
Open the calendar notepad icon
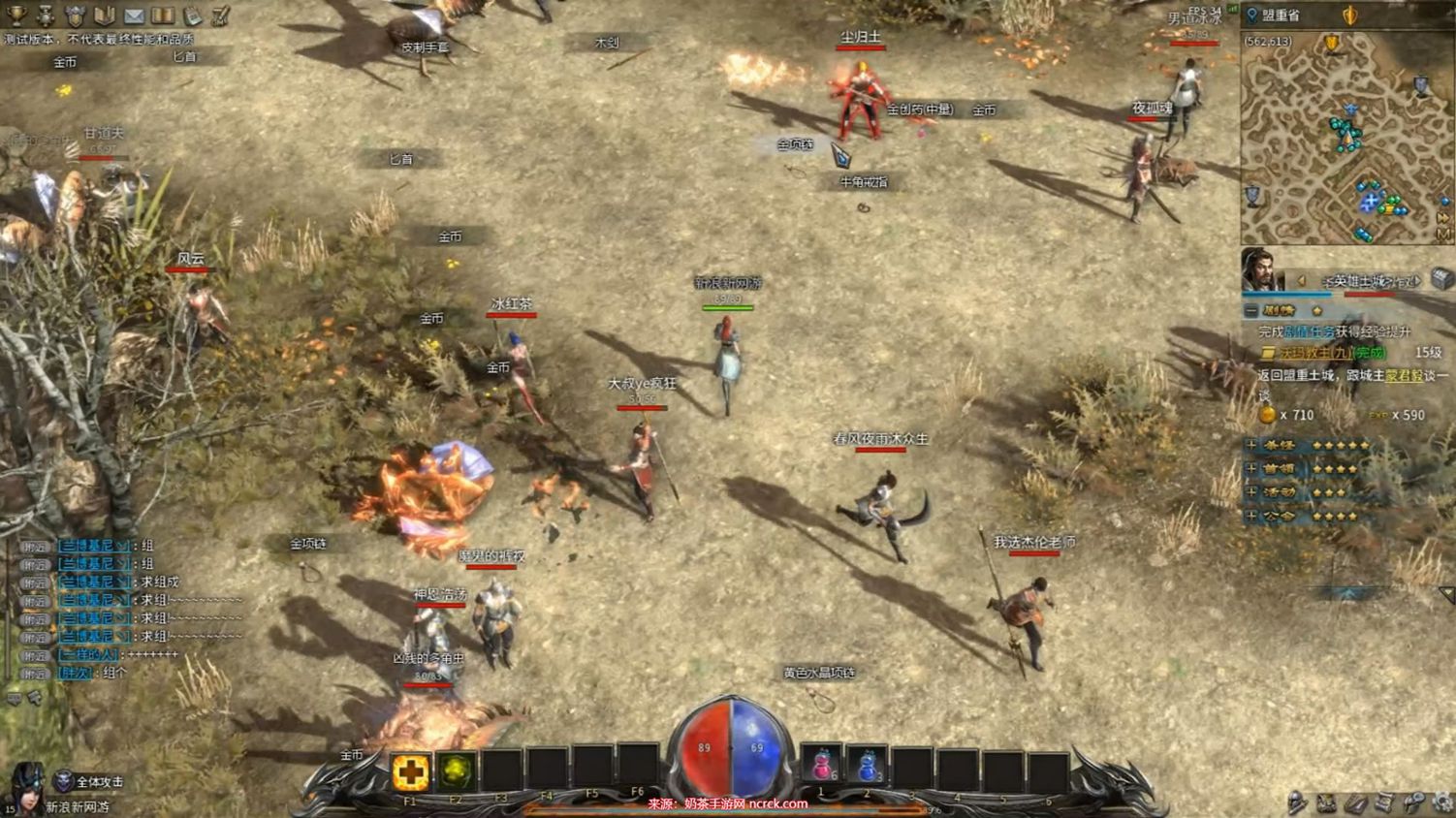coord(193,16)
